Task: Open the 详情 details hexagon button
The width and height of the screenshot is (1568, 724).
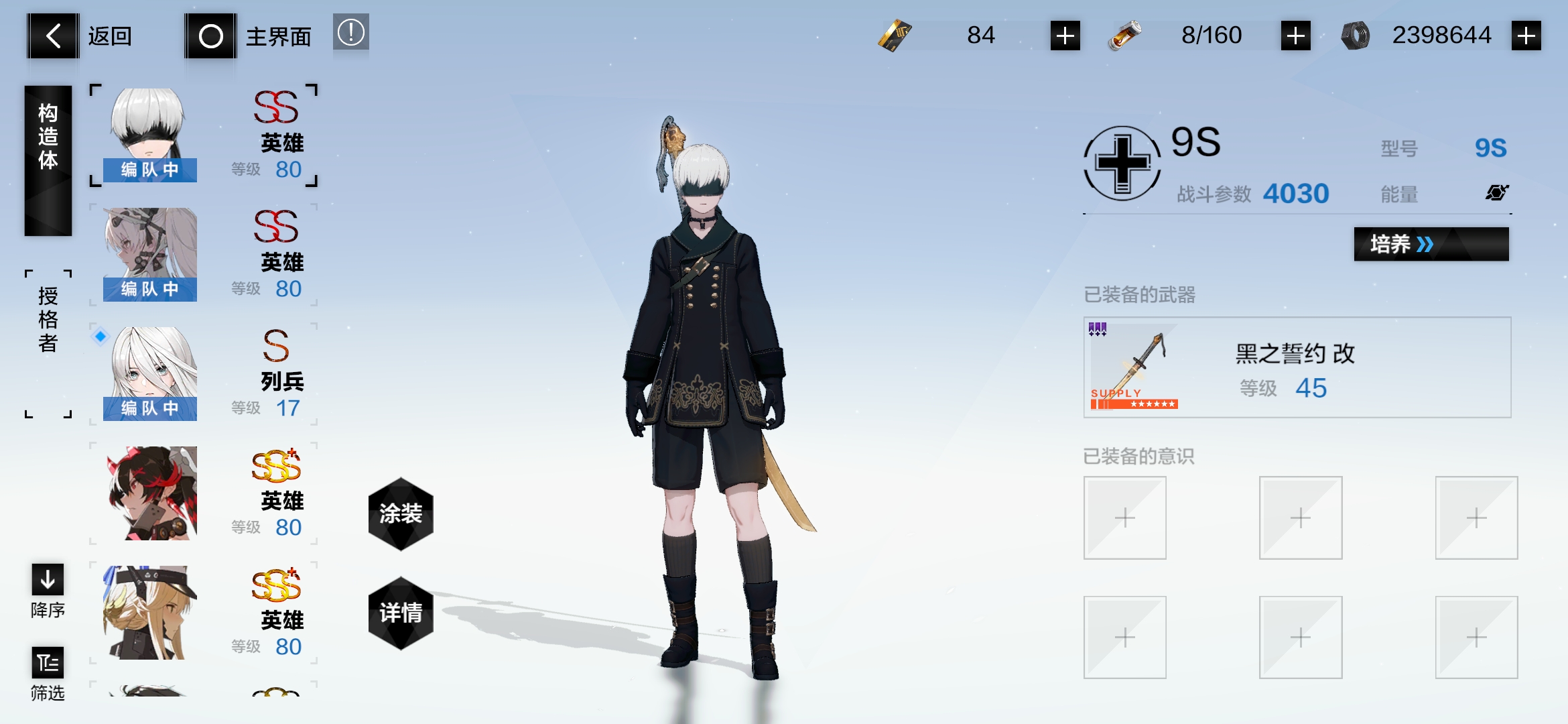Action: 400,611
